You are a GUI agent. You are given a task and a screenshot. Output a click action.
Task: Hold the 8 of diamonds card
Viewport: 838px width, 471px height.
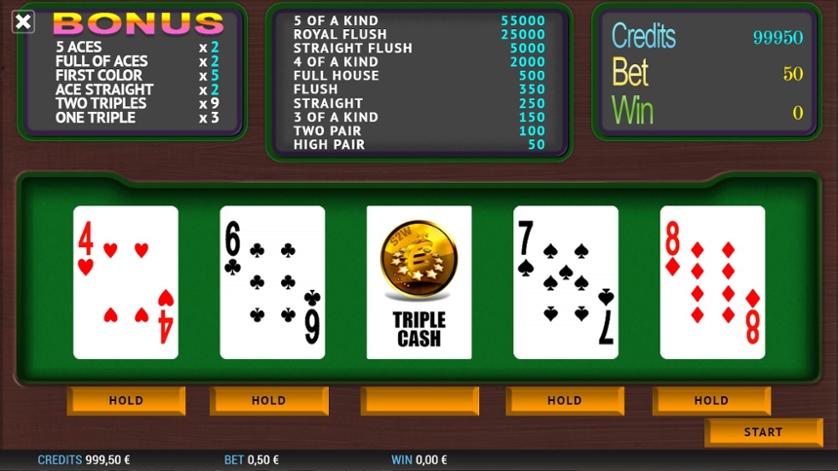[711, 400]
